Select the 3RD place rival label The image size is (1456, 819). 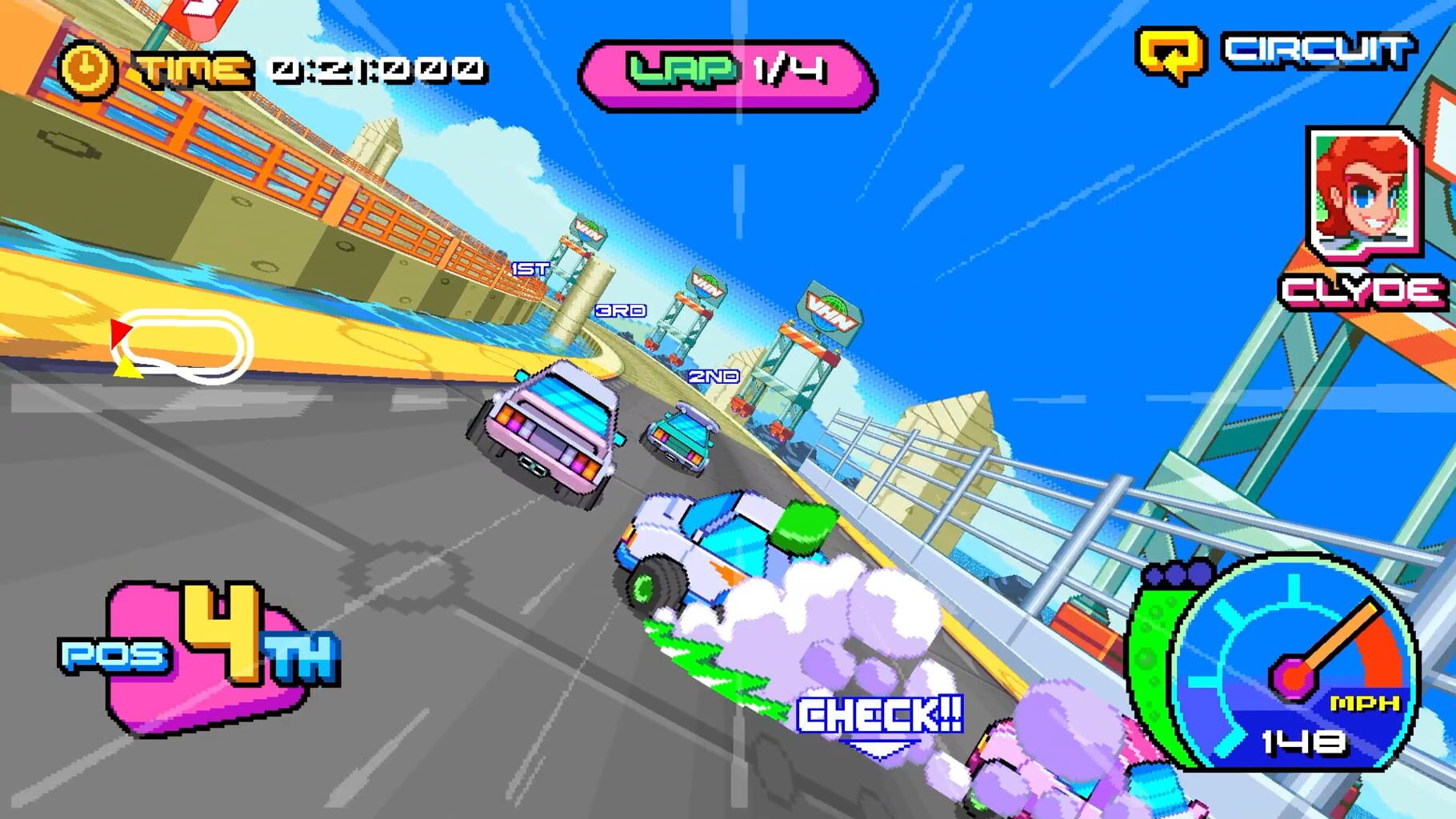tap(620, 310)
